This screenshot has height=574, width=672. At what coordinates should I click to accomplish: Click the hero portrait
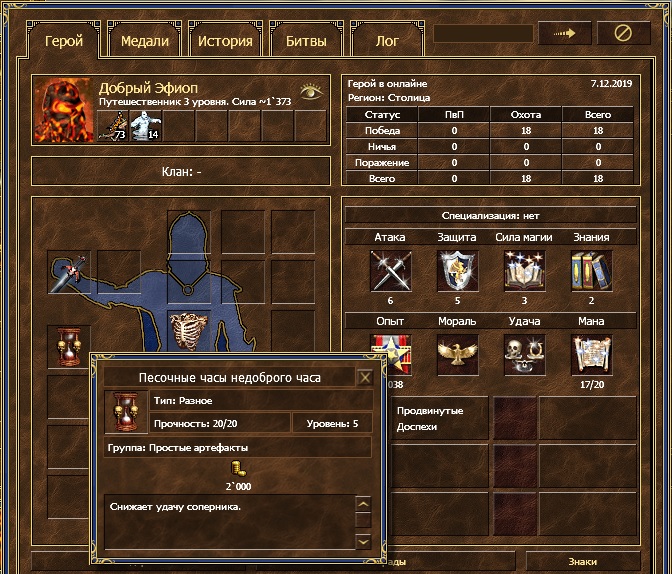click(x=64, y=111)
